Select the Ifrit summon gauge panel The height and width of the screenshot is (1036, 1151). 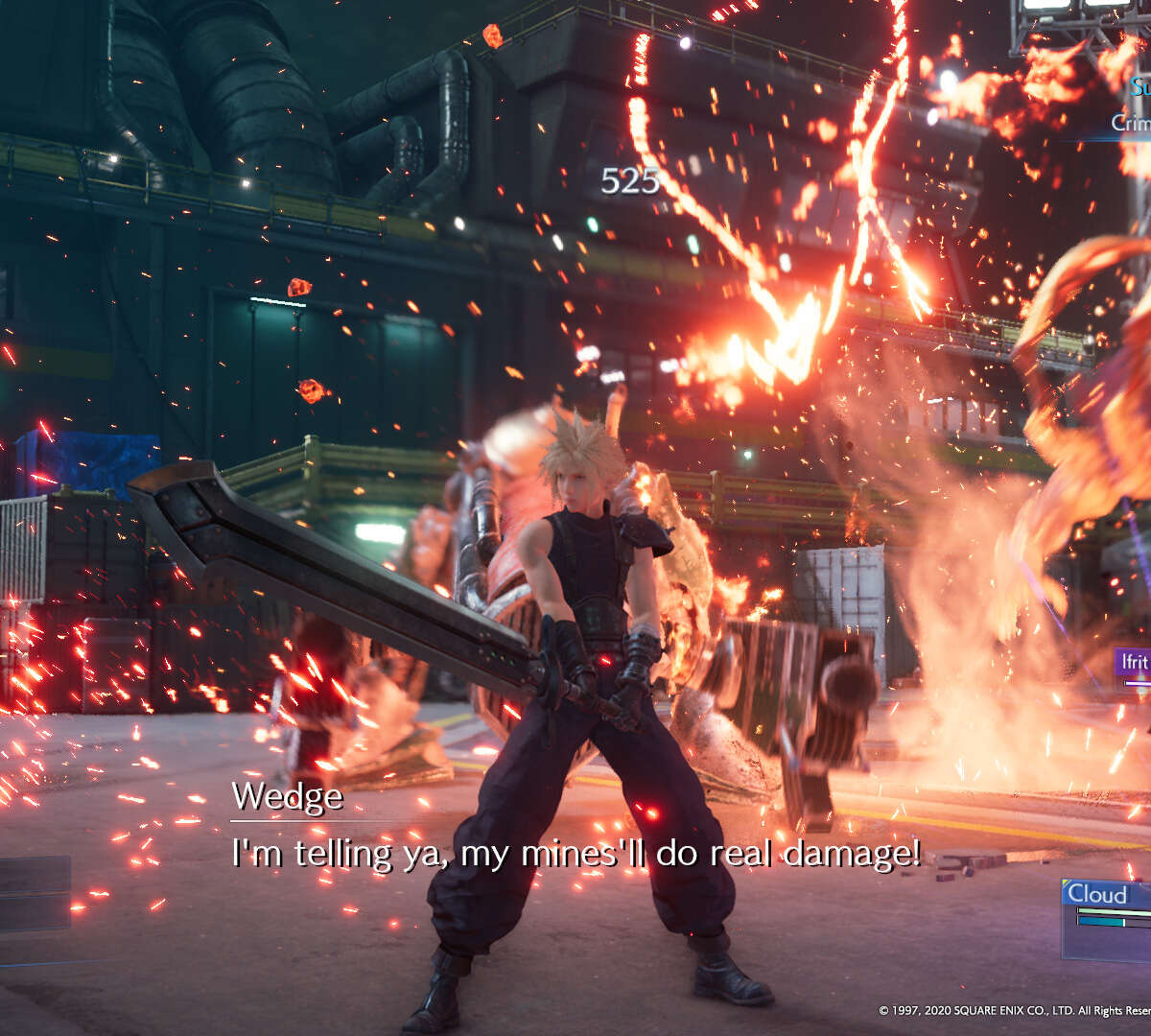1133,668
